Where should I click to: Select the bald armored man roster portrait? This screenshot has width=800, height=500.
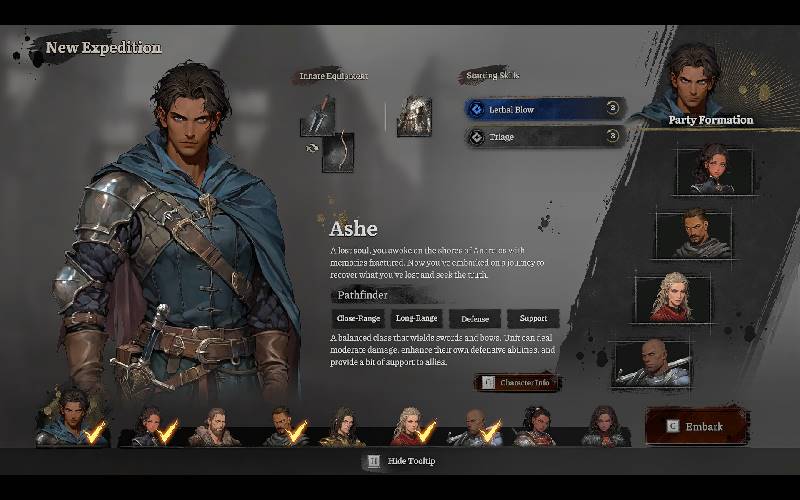pos(472,427)
